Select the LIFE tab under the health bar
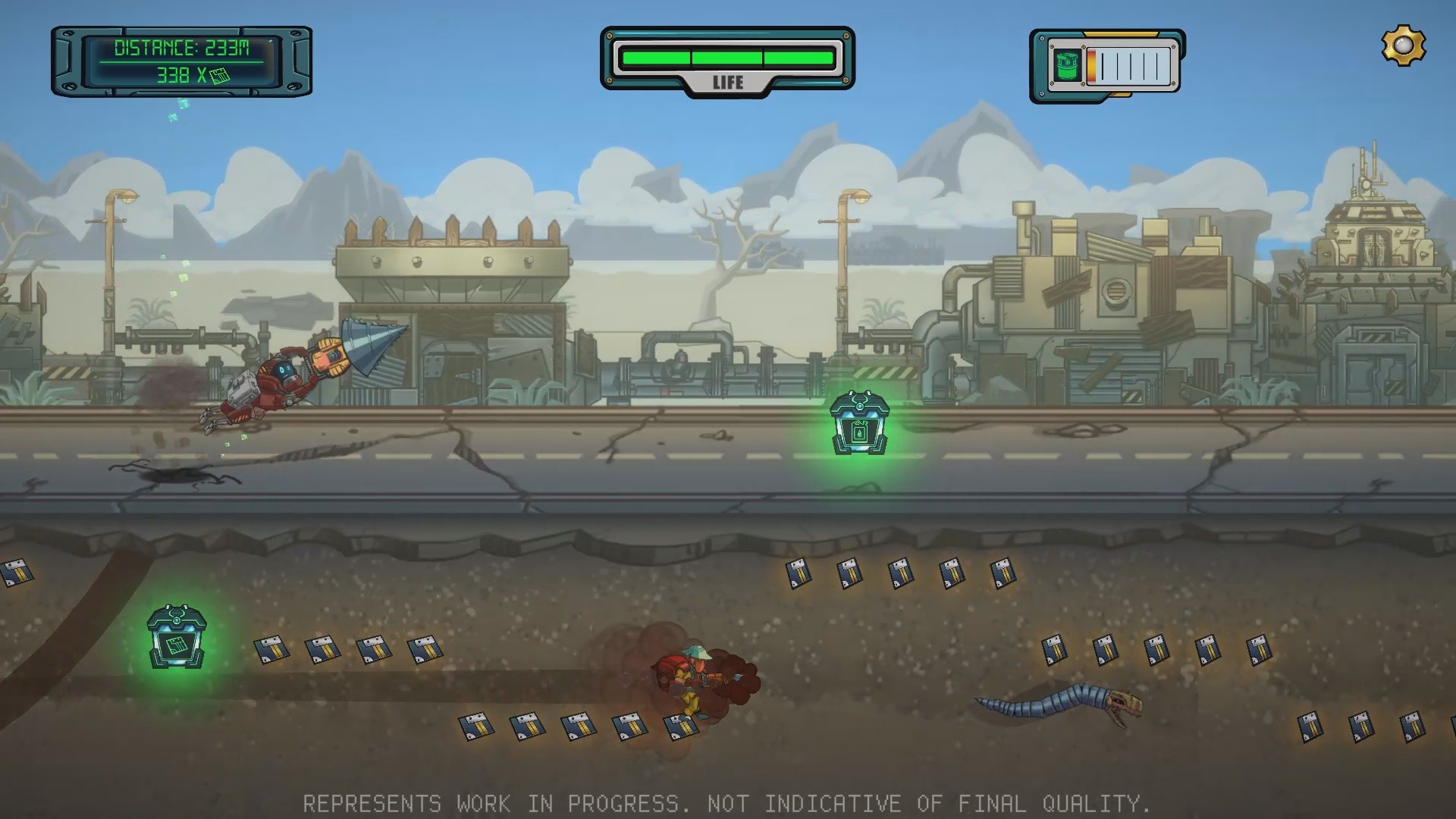This screenshot has height=819, width=1456. coord(727,83)
